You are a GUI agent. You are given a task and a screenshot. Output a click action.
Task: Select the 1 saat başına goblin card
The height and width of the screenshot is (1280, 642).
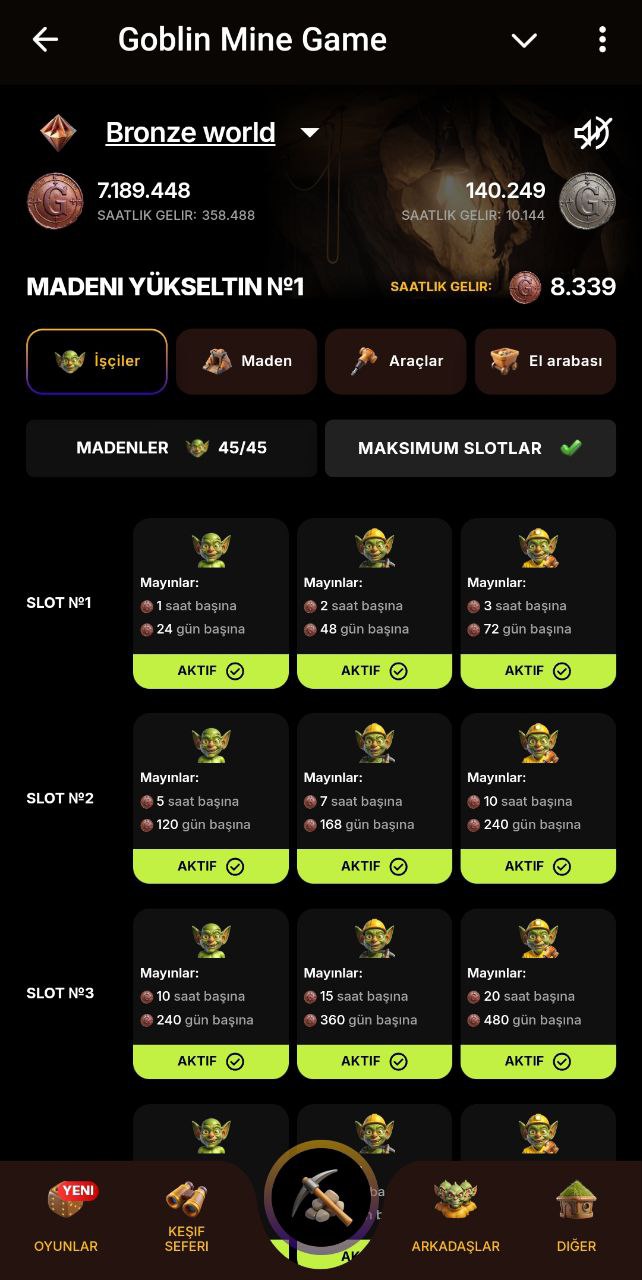pos(210,590)
